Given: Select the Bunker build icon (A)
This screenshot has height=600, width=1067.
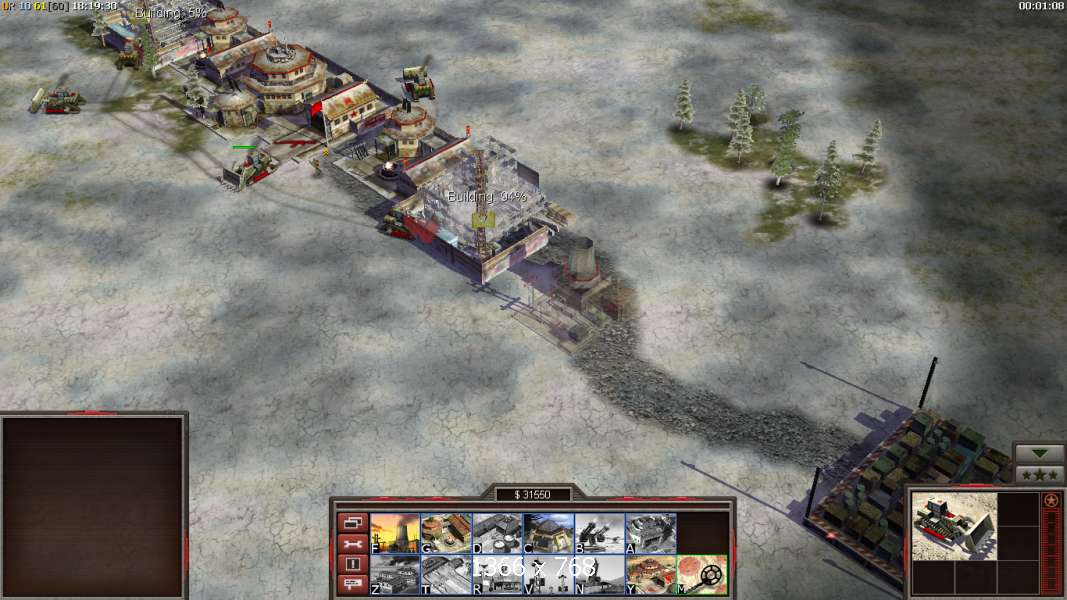Looking at the screenshot, I should point(650,533).
